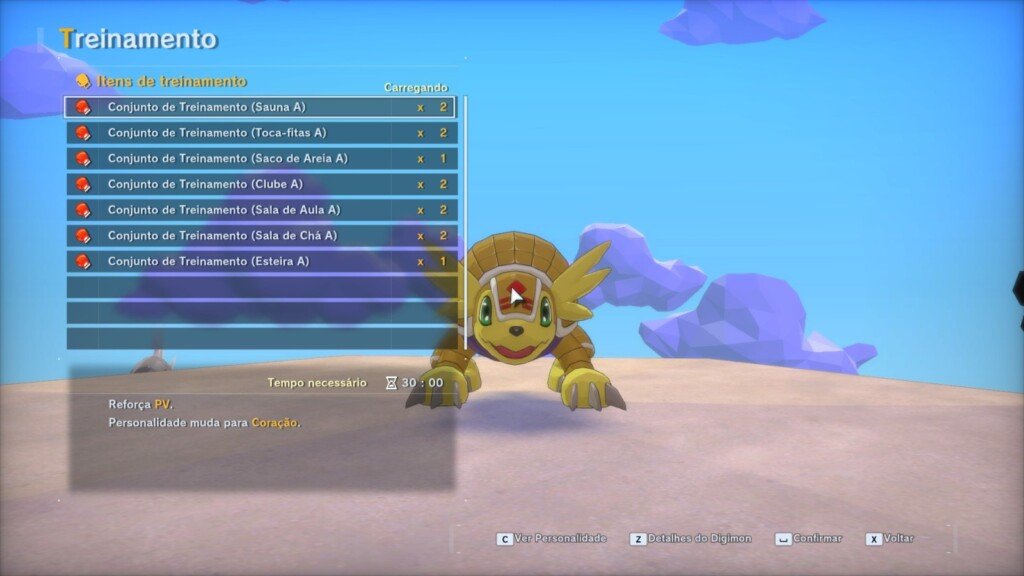Choose Conjunto de Treinamento (Sala de Aula A)
Image resolution: width=1024 pixels, height=576 pixels.
[x=260, y=210]
